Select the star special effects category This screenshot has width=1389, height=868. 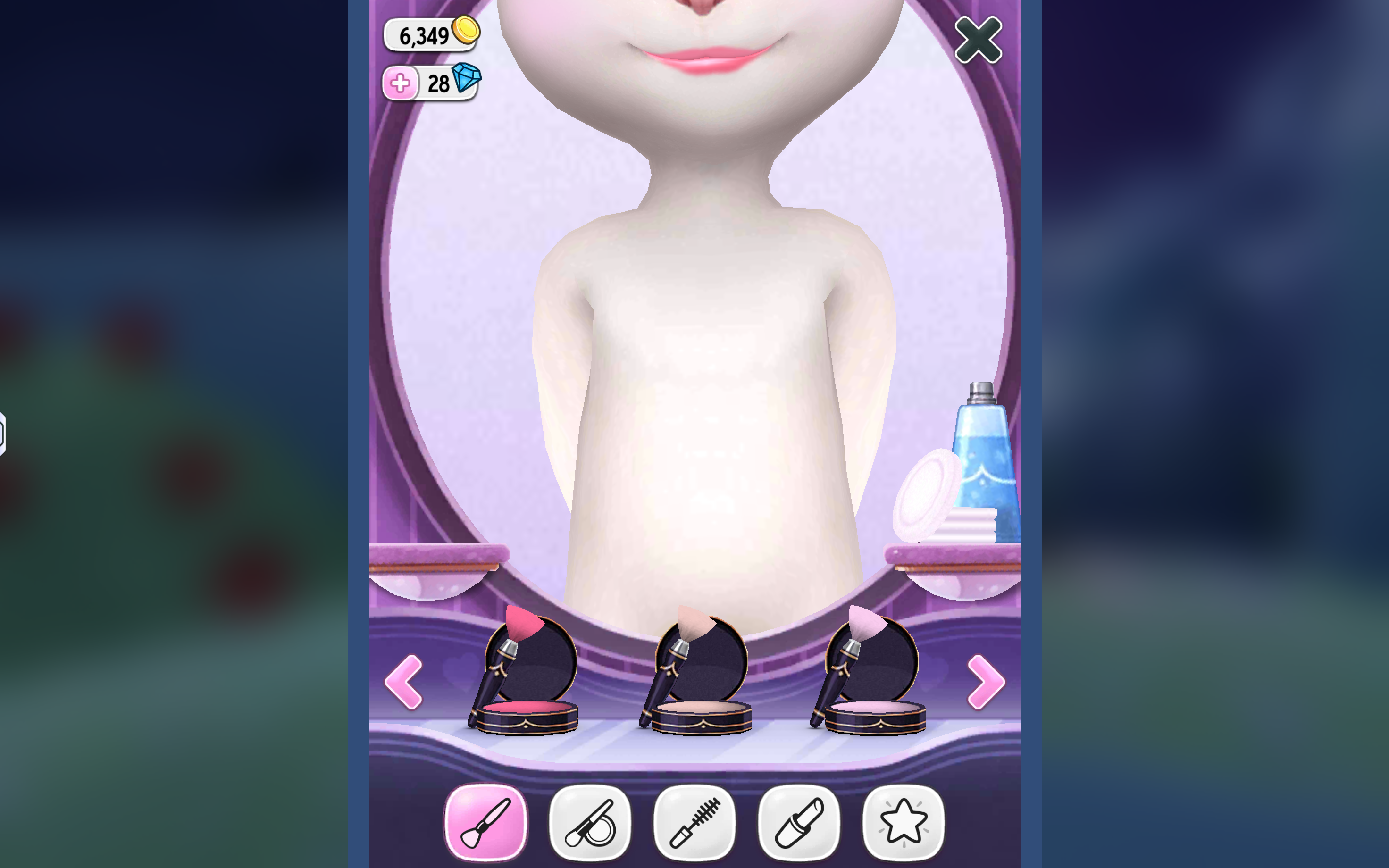(x=903, y=820)
